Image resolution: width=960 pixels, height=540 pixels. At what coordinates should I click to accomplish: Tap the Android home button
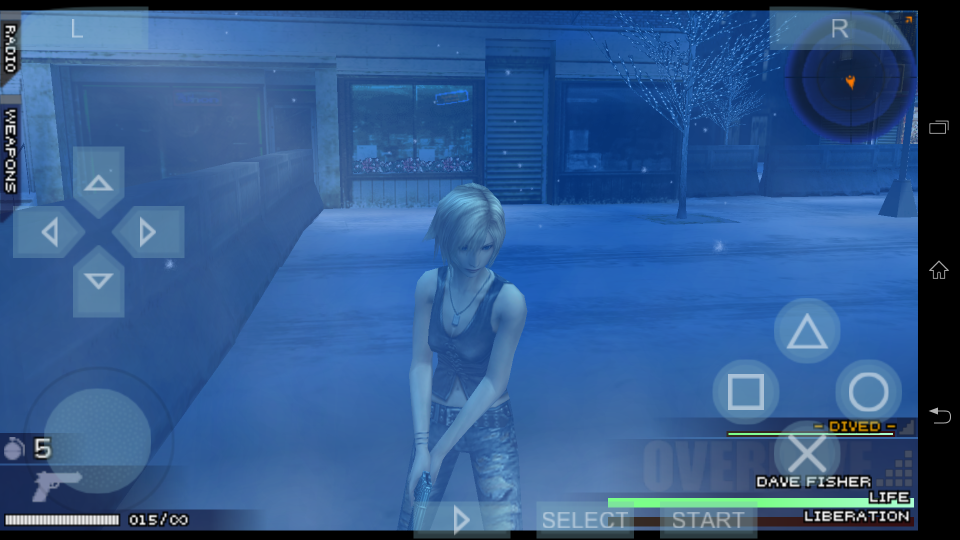coord(938,270)
